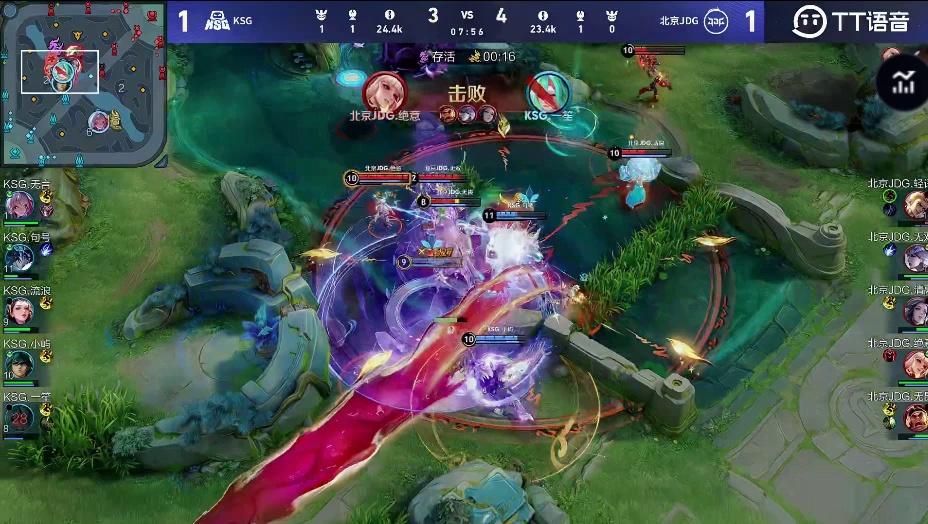The height and width of the screenshot is (524, 928).
Task: Pick the bottom 北京JDG red-faced hero portrait
Action: [914, 417]
